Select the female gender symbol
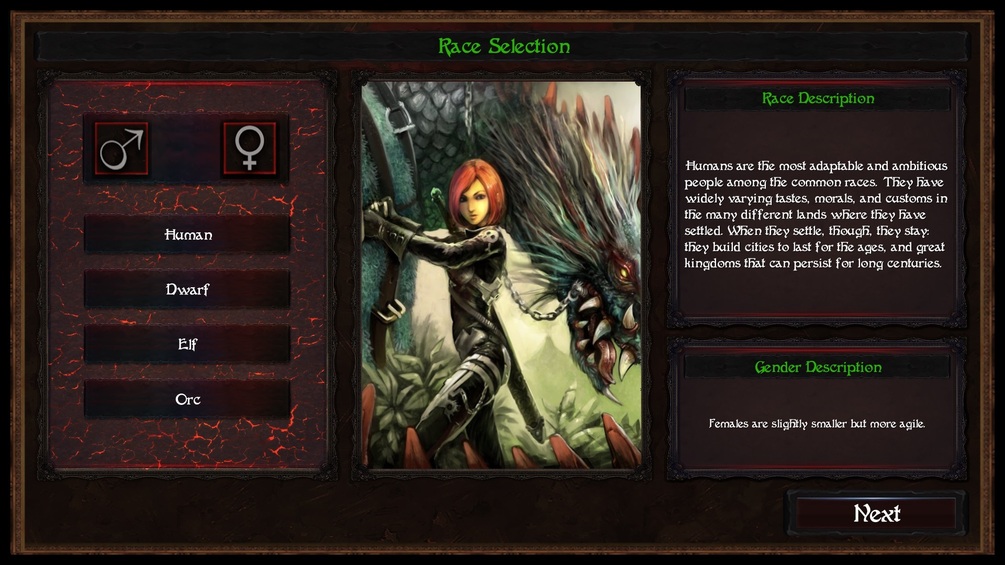1005x565 pixels. (249, 149)
